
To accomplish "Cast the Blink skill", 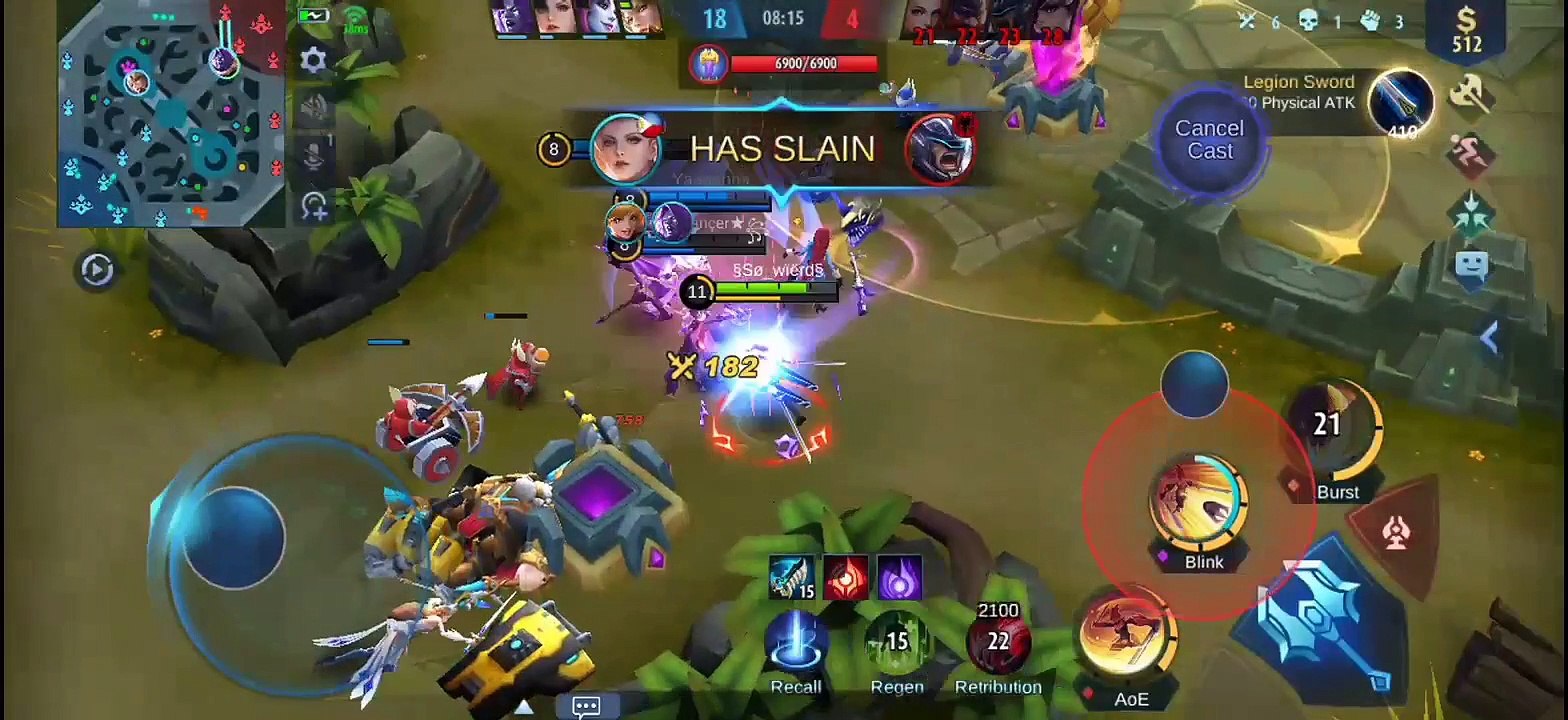I will [1198, 502].
